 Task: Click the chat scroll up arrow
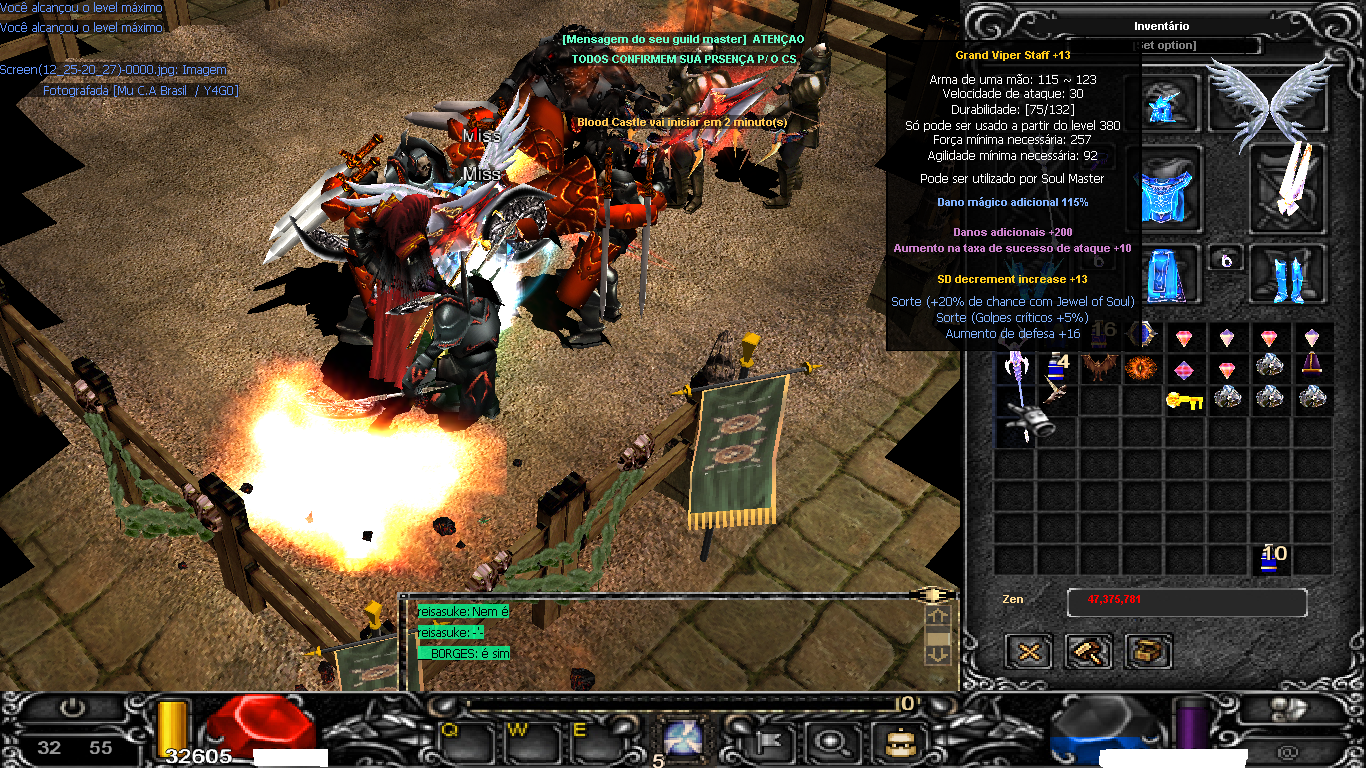click(938, 616)
